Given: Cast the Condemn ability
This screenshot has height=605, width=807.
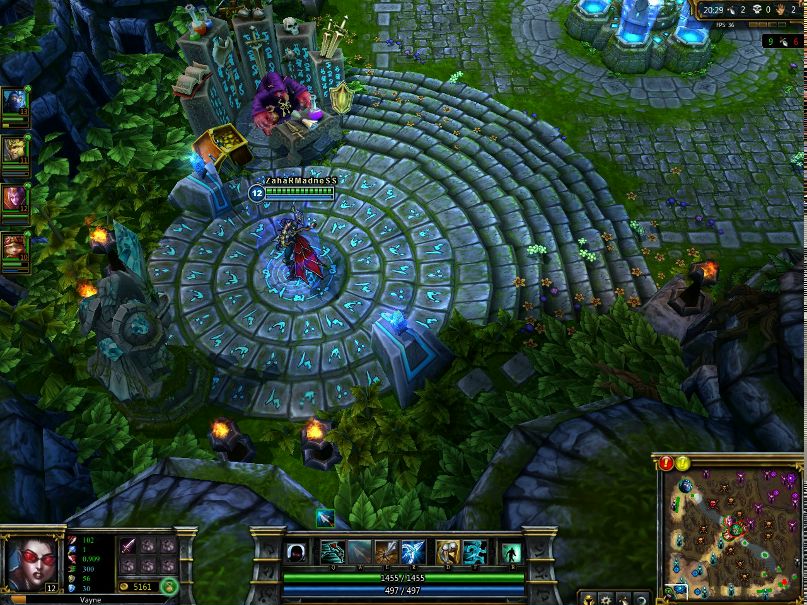Looking at the screenshot, I should point(386,552).
